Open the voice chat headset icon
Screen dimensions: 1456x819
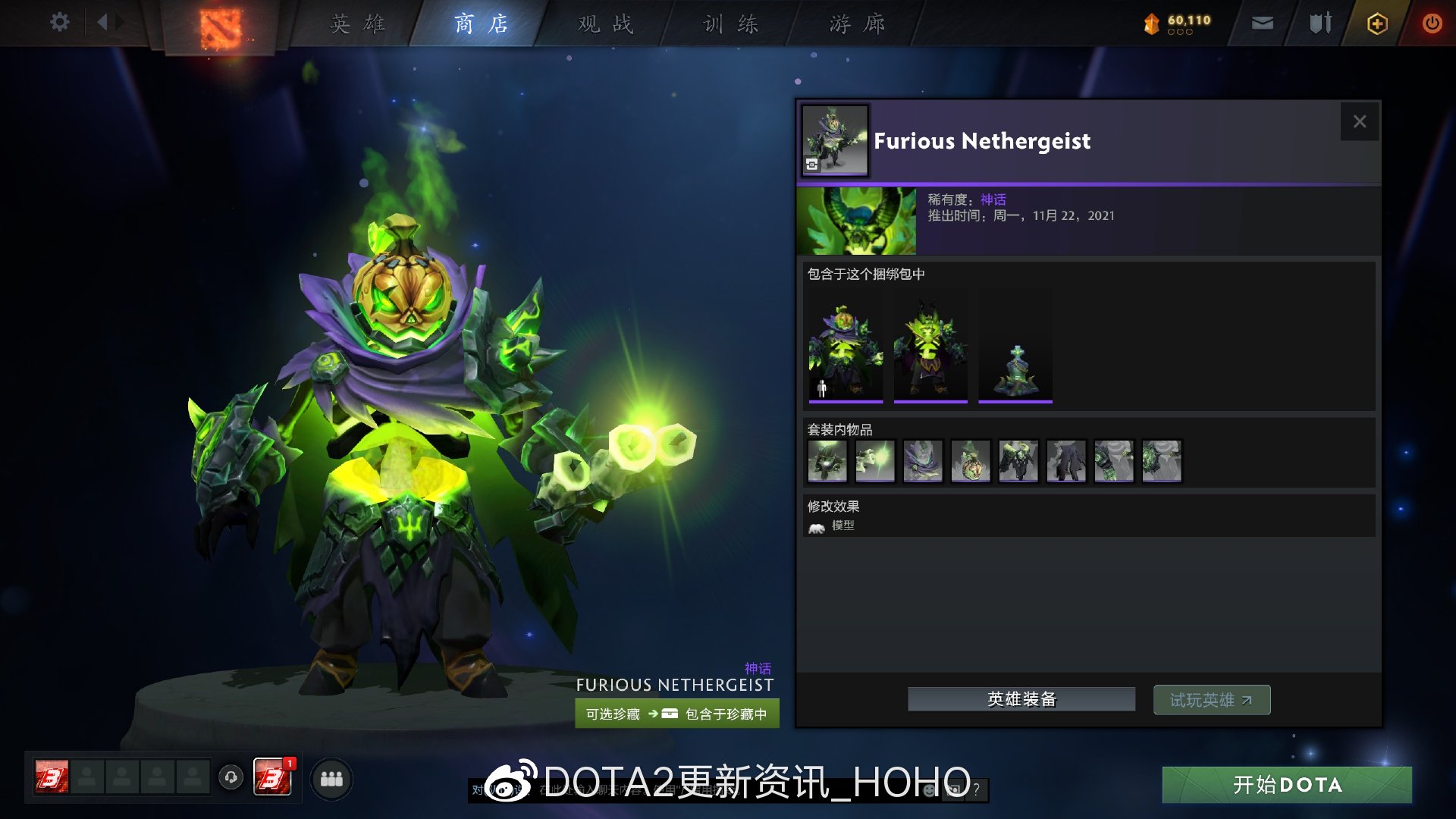(230, 778)
